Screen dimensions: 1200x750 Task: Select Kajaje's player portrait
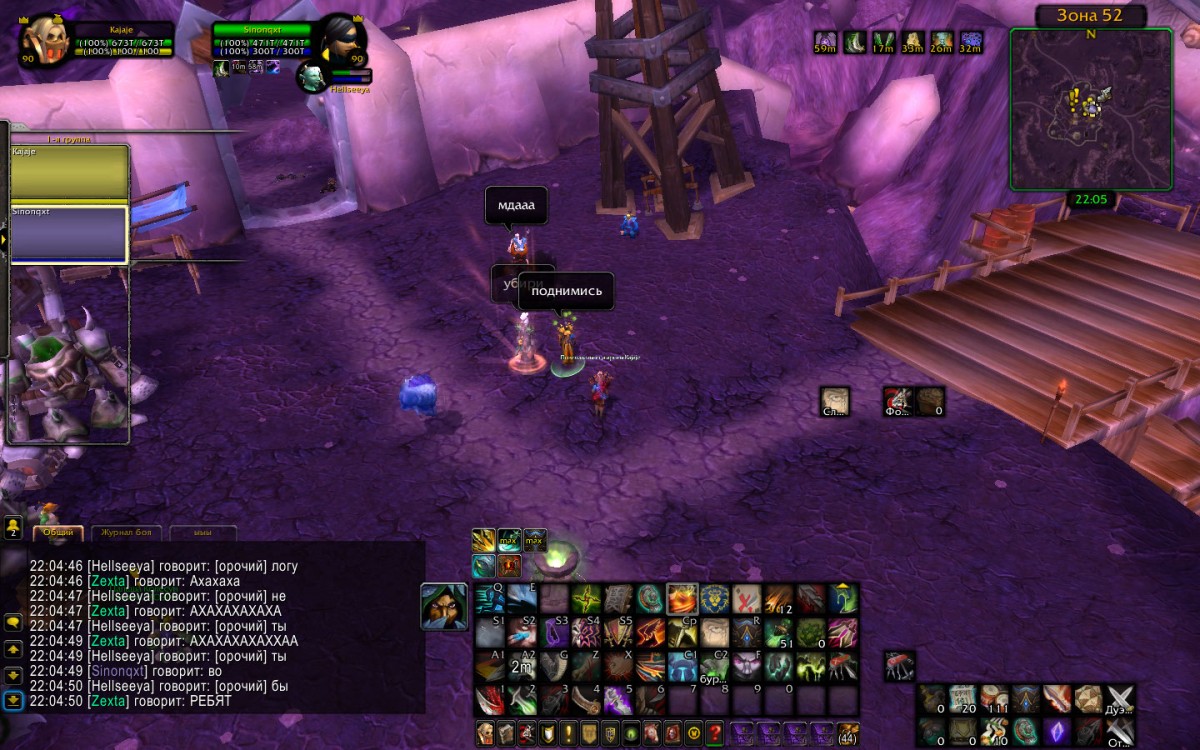pos(45,40)
